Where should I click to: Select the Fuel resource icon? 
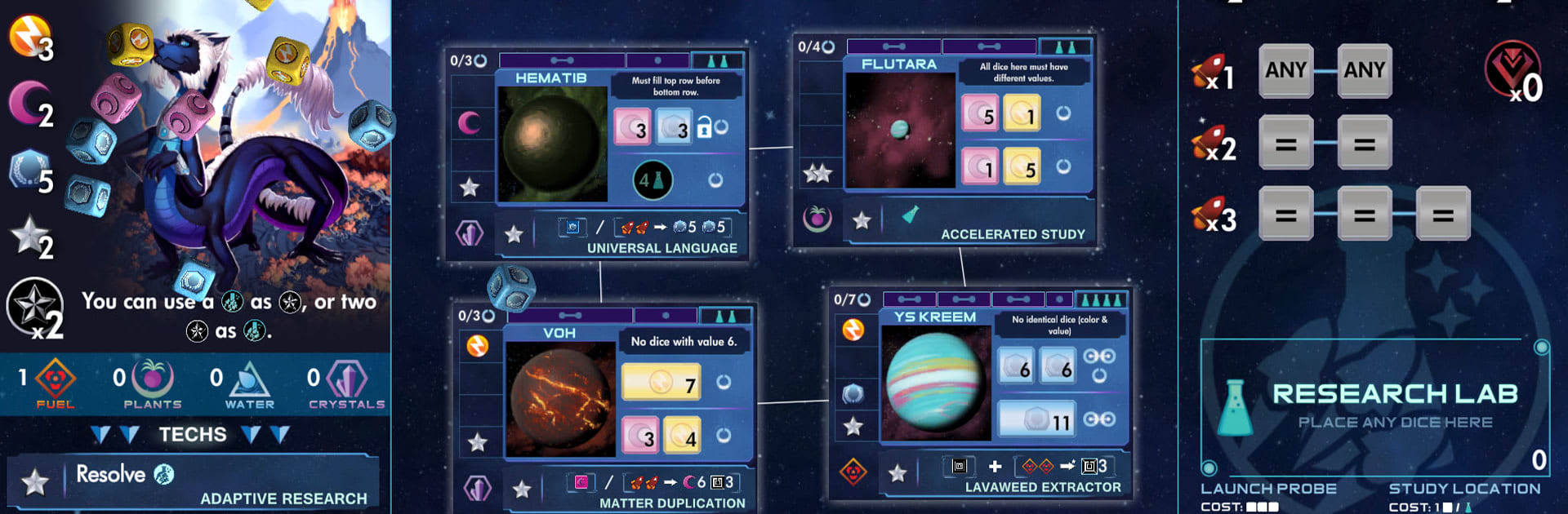(55, 380)
